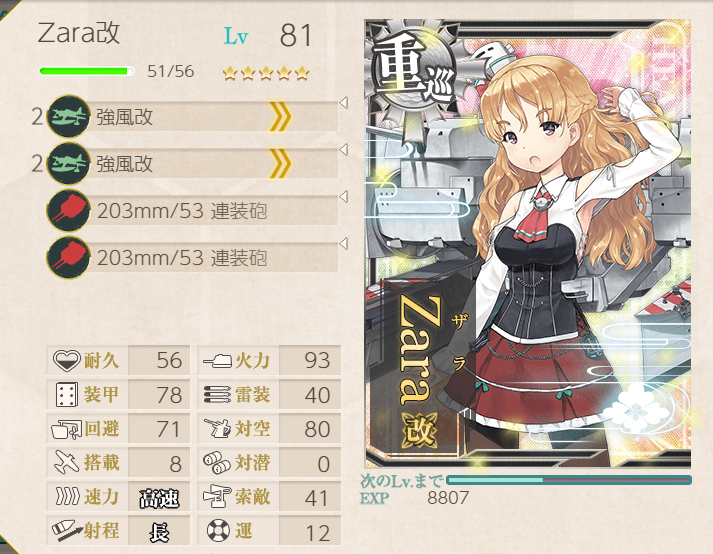
Task: Select the first 強風改 seaplane equipment slot
Action: point(190,117)
